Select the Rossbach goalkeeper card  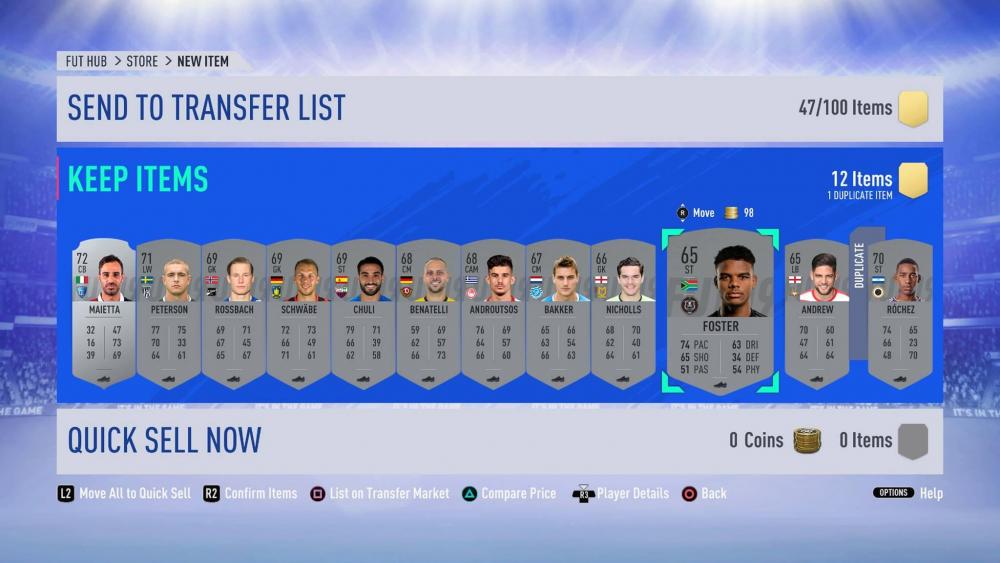click(234, 314)
